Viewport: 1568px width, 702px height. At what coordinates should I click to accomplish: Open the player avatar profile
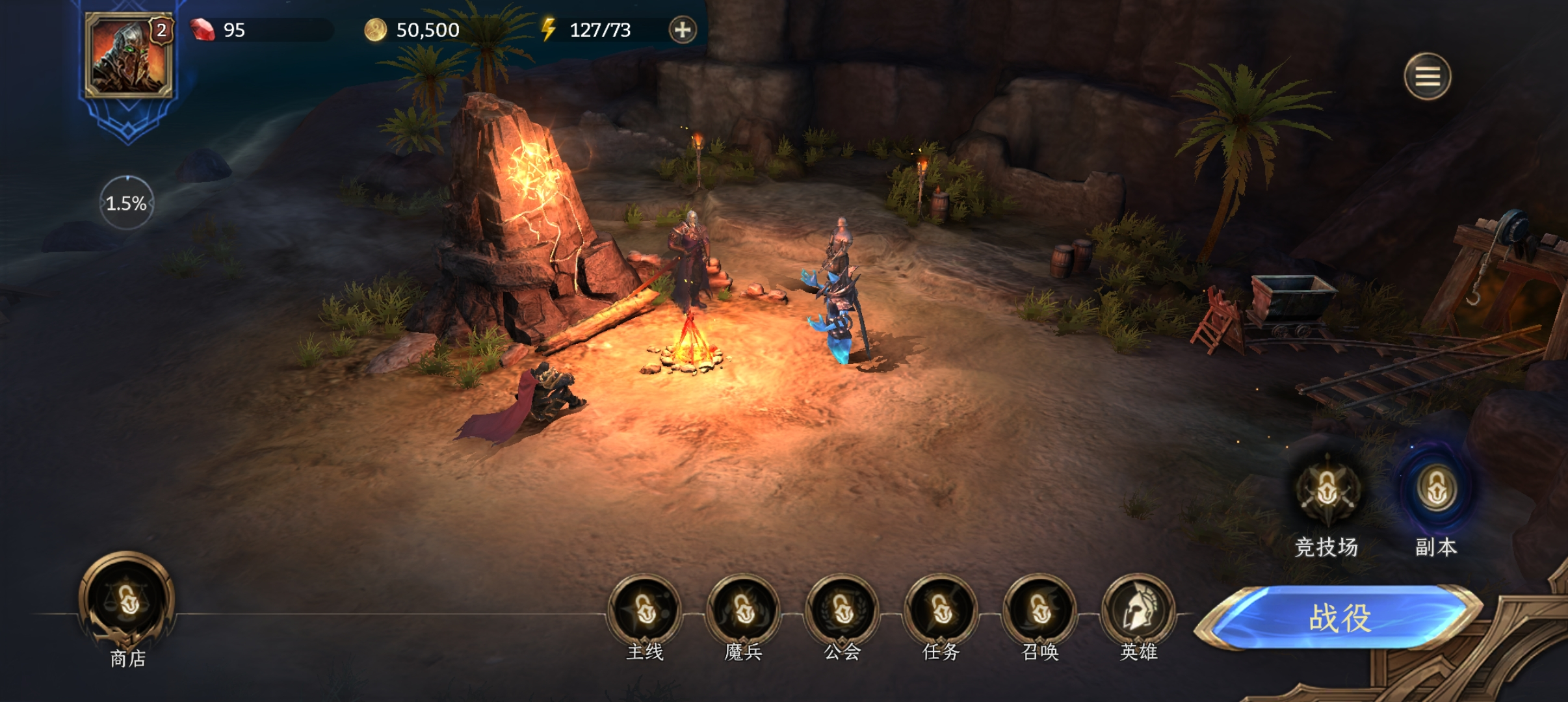tap(129, 56)
